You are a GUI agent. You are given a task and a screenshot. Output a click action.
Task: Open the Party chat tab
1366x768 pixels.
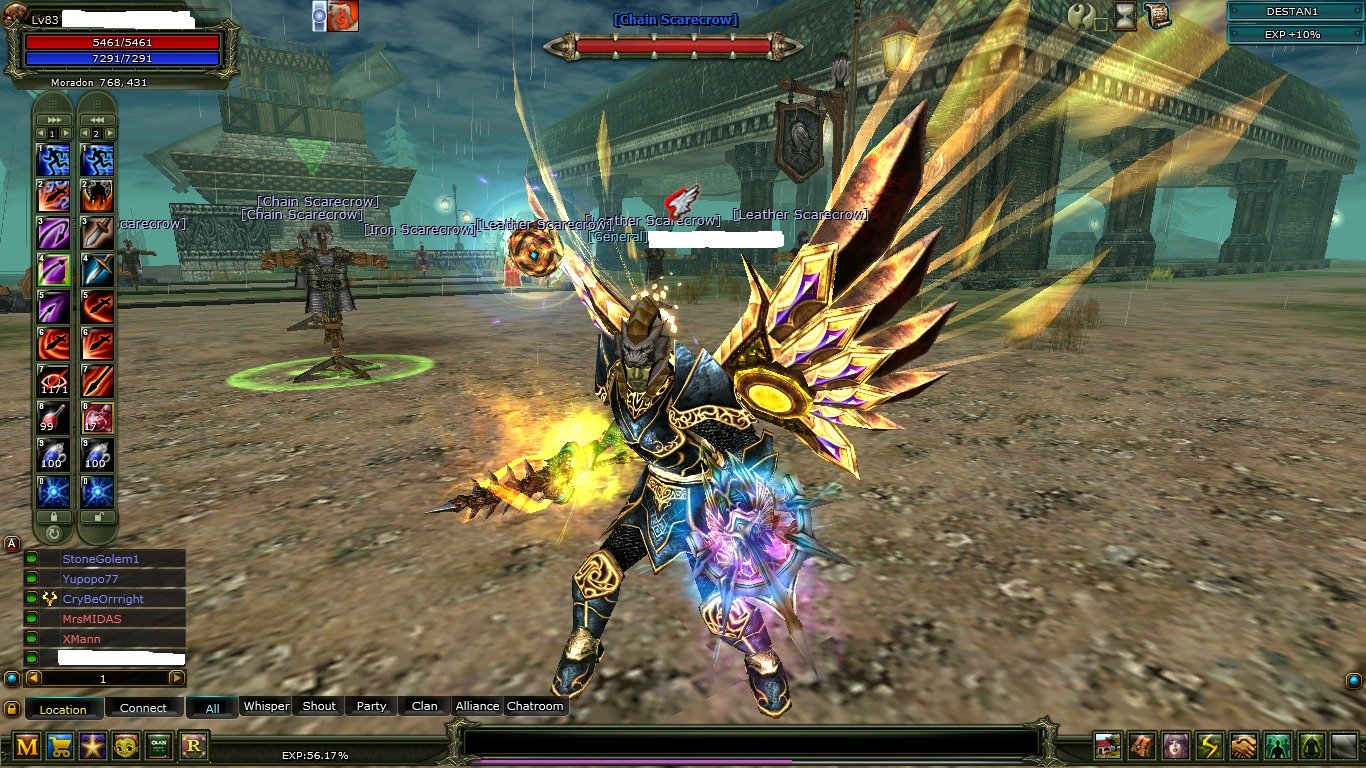pos(371,706)
